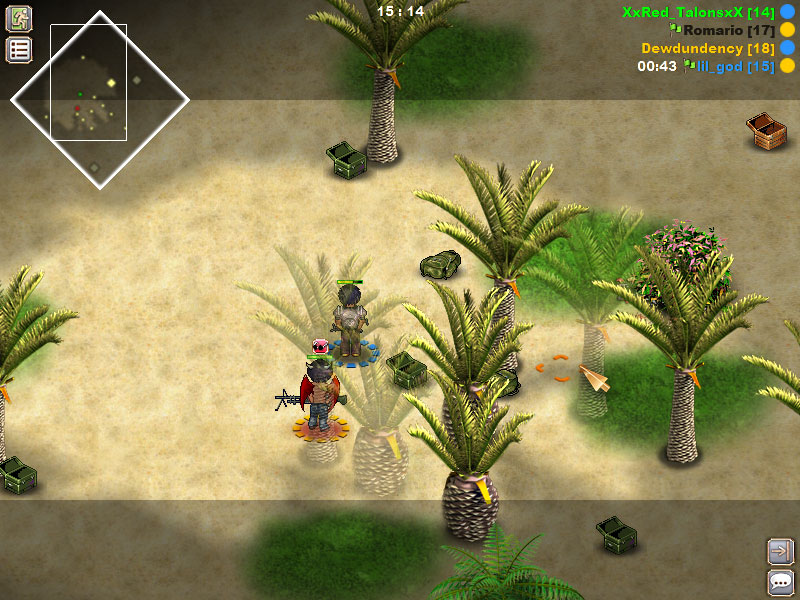Click the exit running-man button
The image size is (800, 600).
click(x=19, y=18)
